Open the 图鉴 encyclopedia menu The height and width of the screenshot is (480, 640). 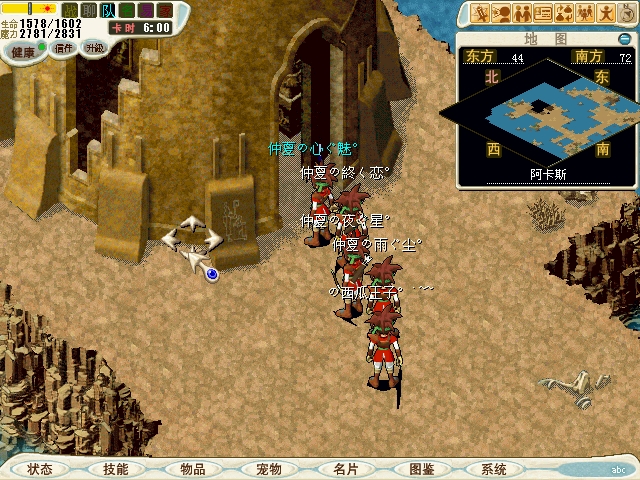(420, 469)
